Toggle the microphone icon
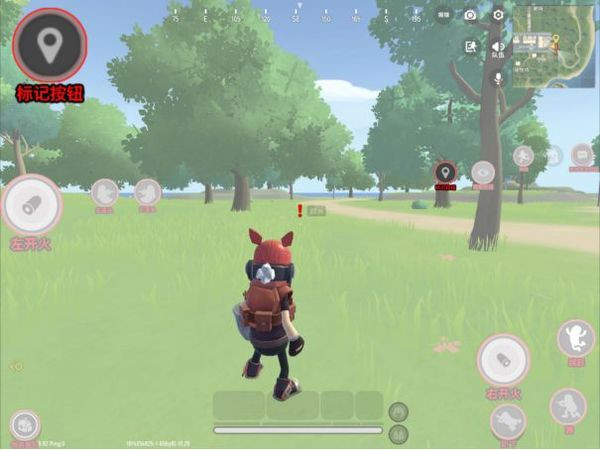Viewport: 600px width, 450px height. click(497, 78)
